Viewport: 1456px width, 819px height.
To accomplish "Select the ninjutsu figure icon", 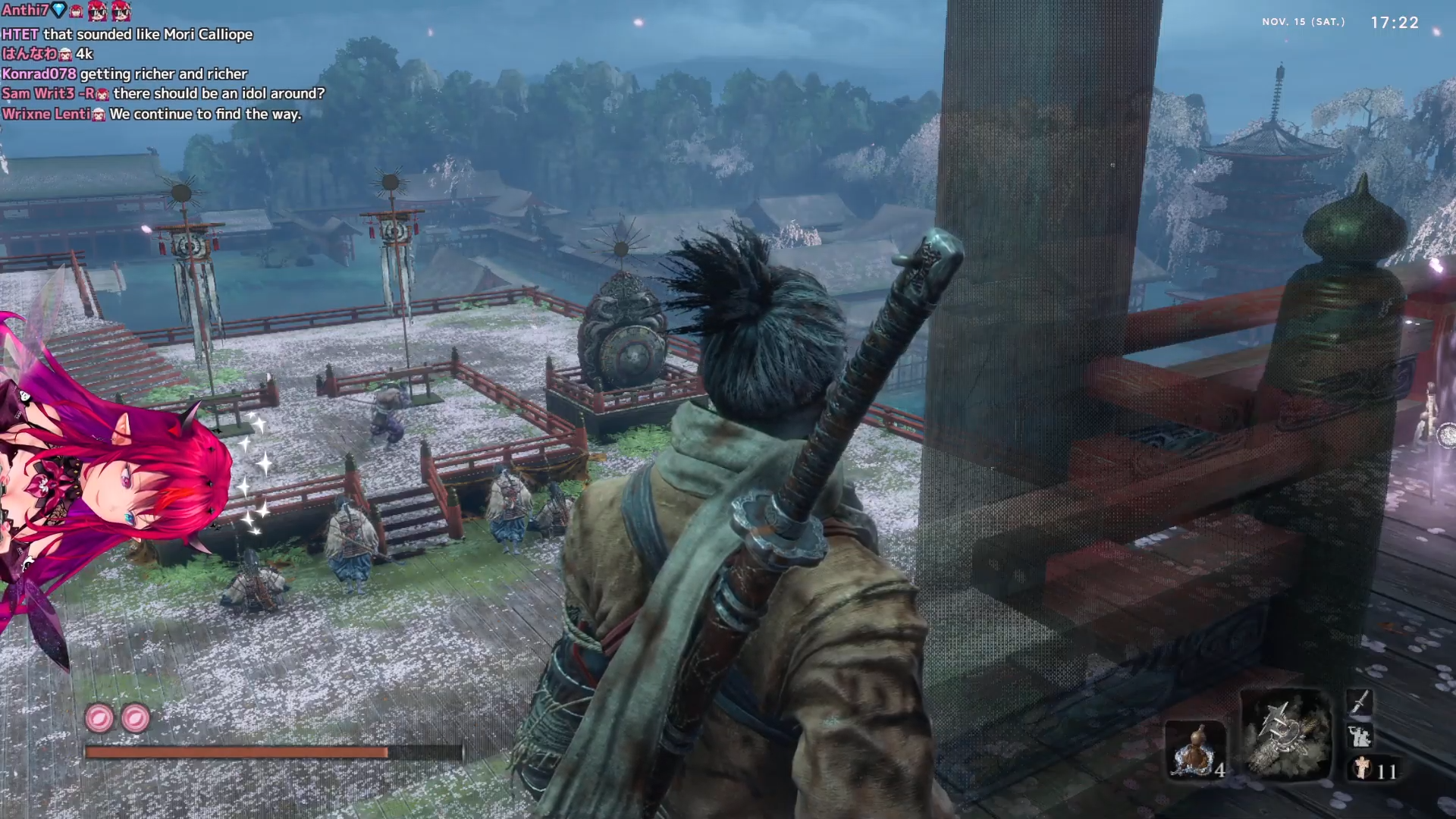I will click(x=1359, y=736).
